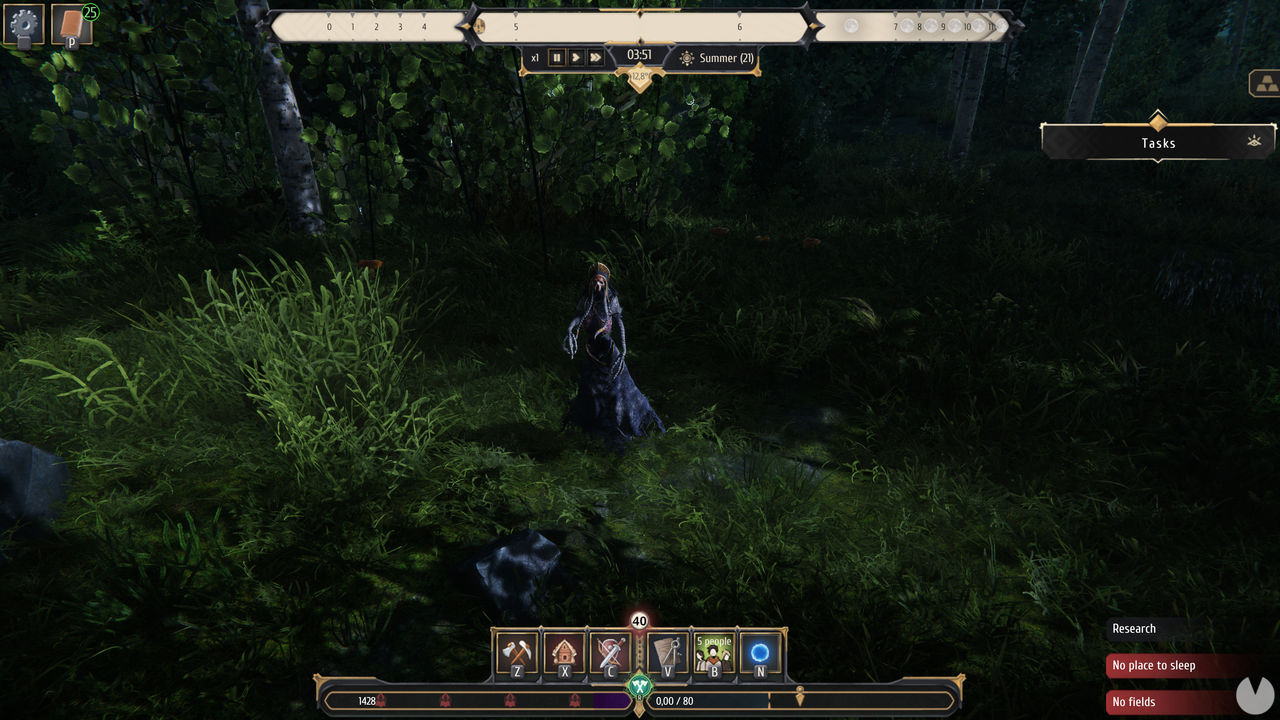Viewport: 1280px width, 720px height.
Task: Show the 5 people villagers panel
Action: point(714,654)
